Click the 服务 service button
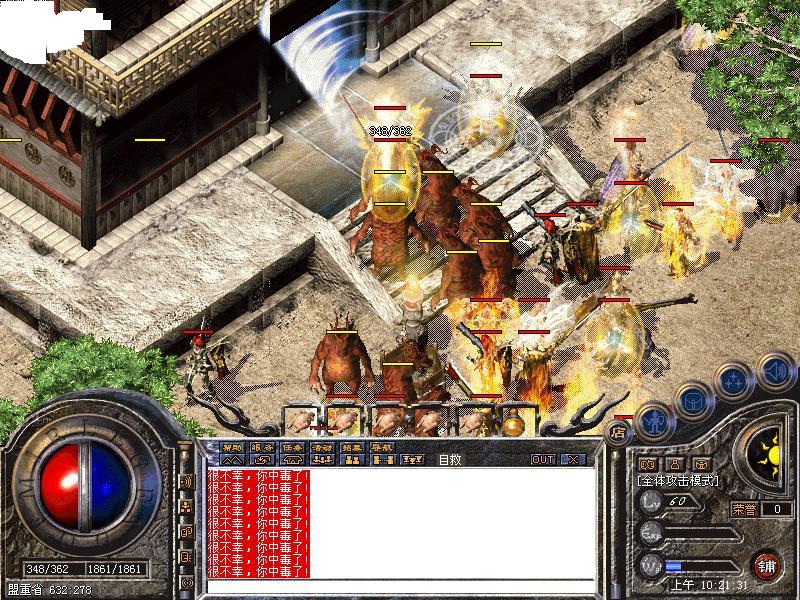 click(262, 447)
